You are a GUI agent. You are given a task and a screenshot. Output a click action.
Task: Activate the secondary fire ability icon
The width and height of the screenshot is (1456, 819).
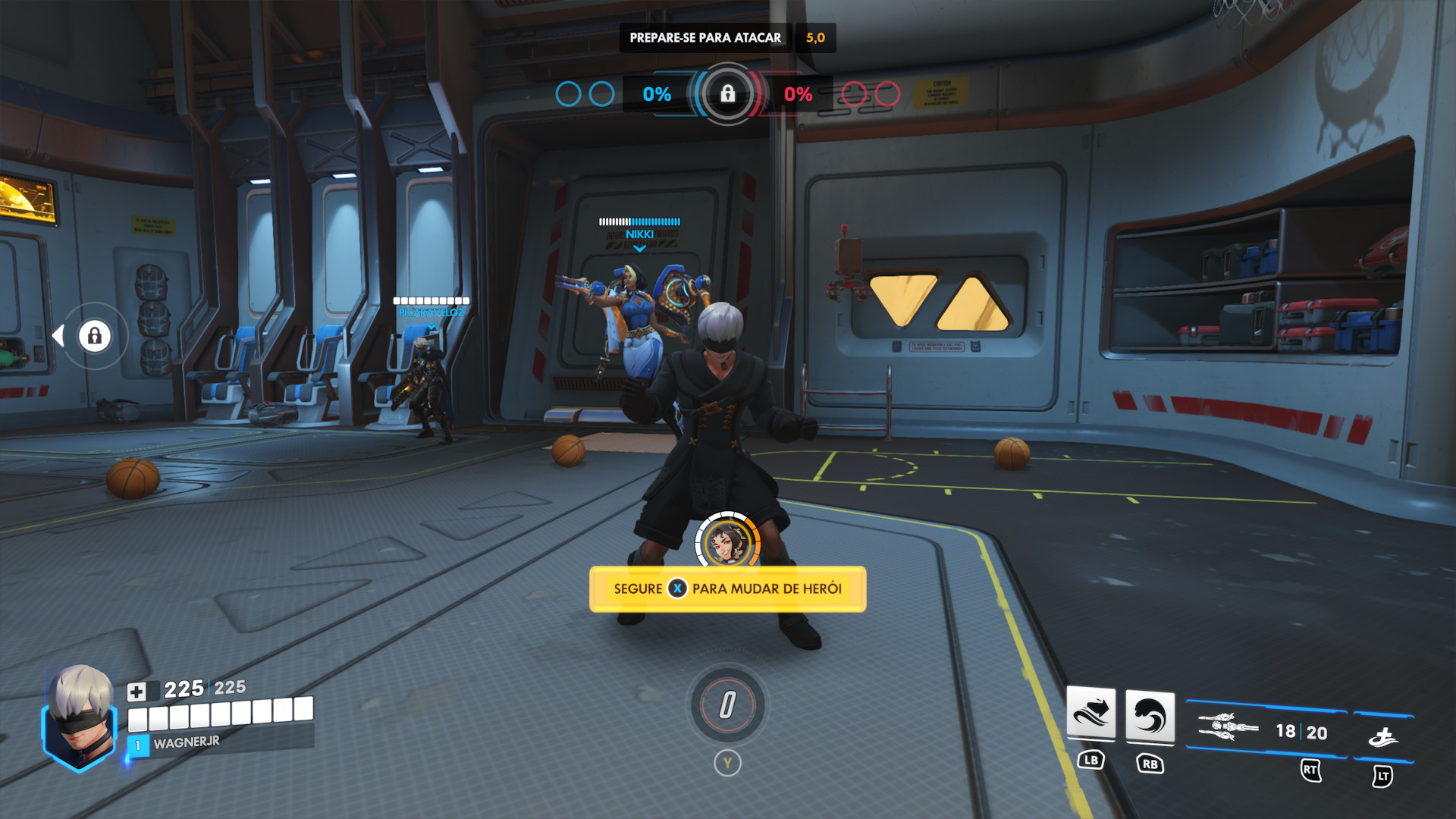(x=1383, y=736)
